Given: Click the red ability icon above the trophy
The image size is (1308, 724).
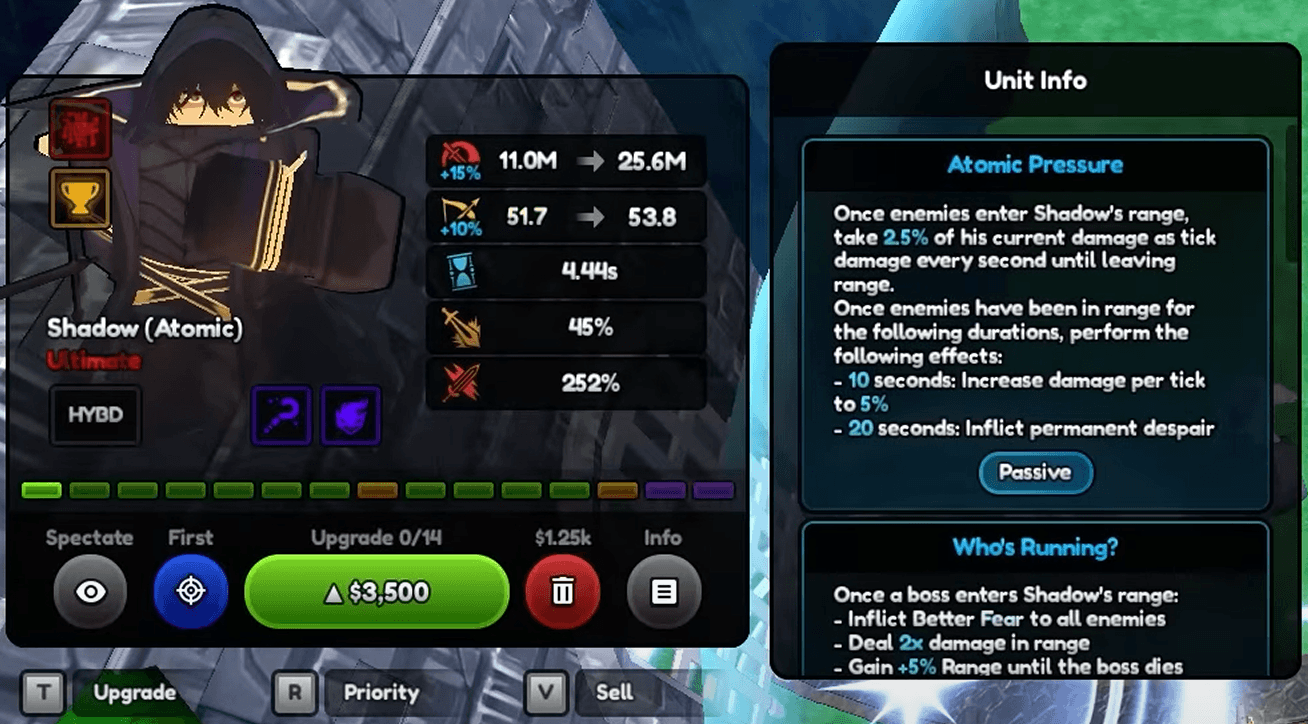Looking at the screenshot, I should [79, 128].
